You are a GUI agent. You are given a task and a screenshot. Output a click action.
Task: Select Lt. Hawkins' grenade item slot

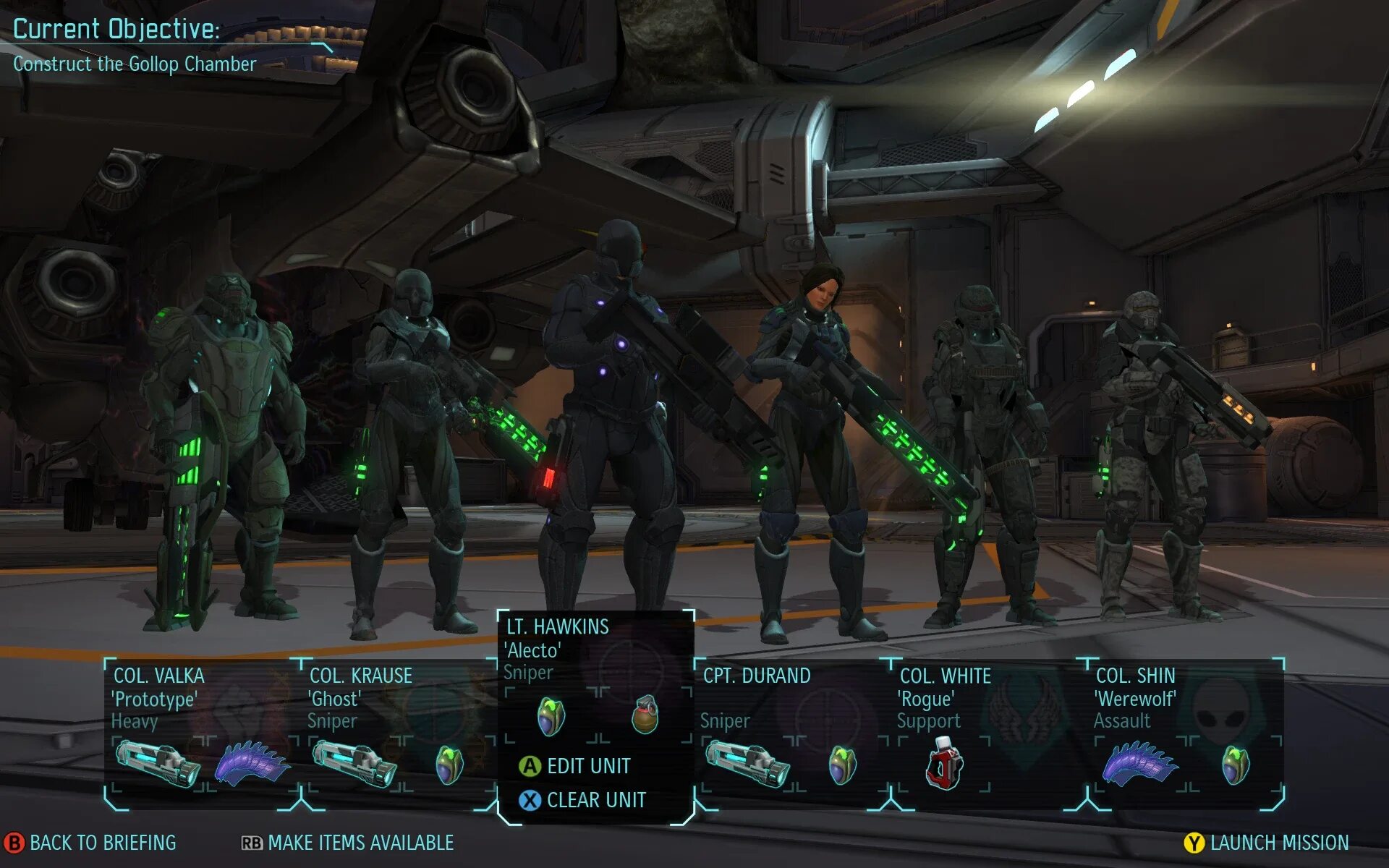645,715
